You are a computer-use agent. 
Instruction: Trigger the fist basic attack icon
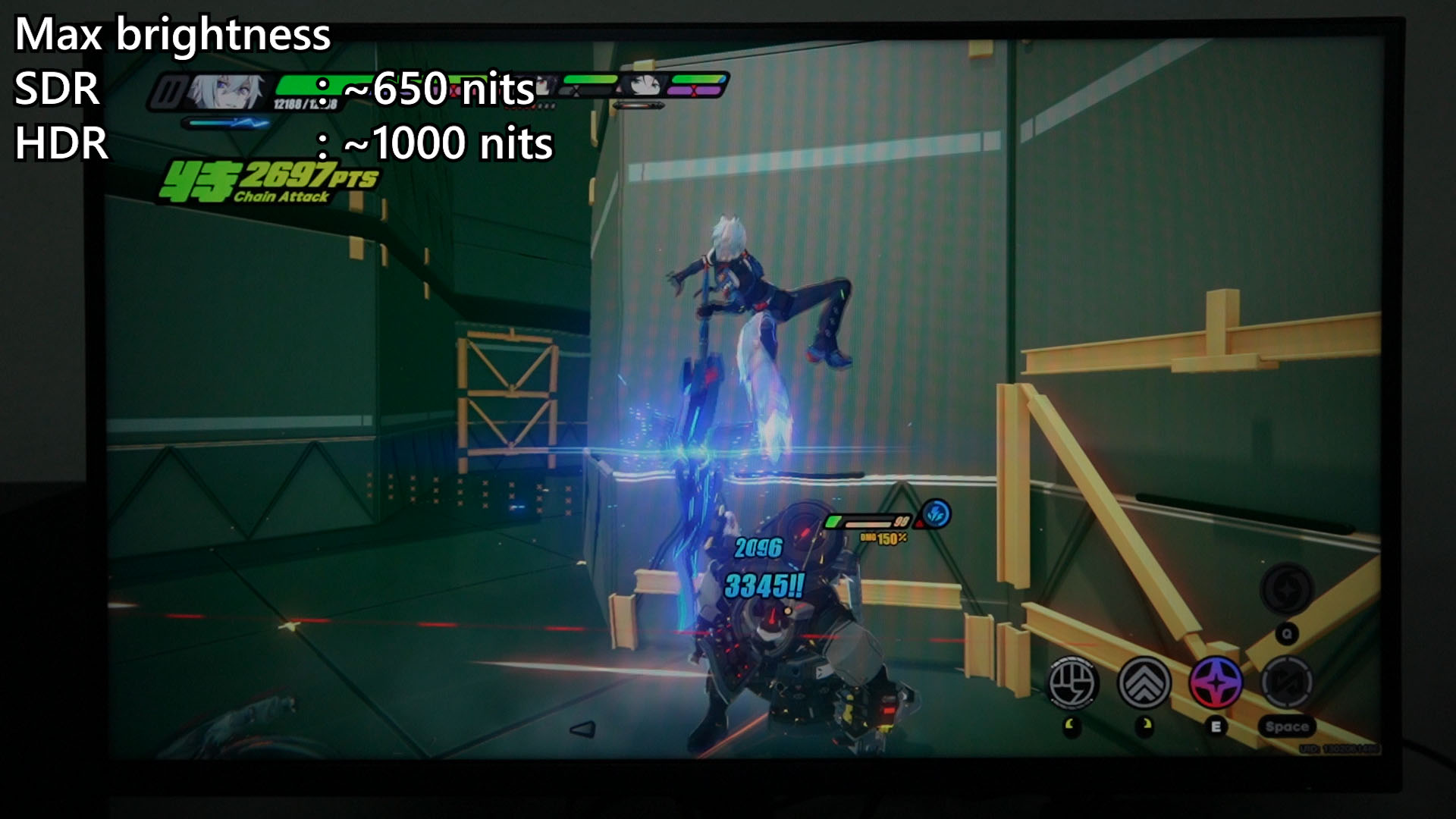1073,682
